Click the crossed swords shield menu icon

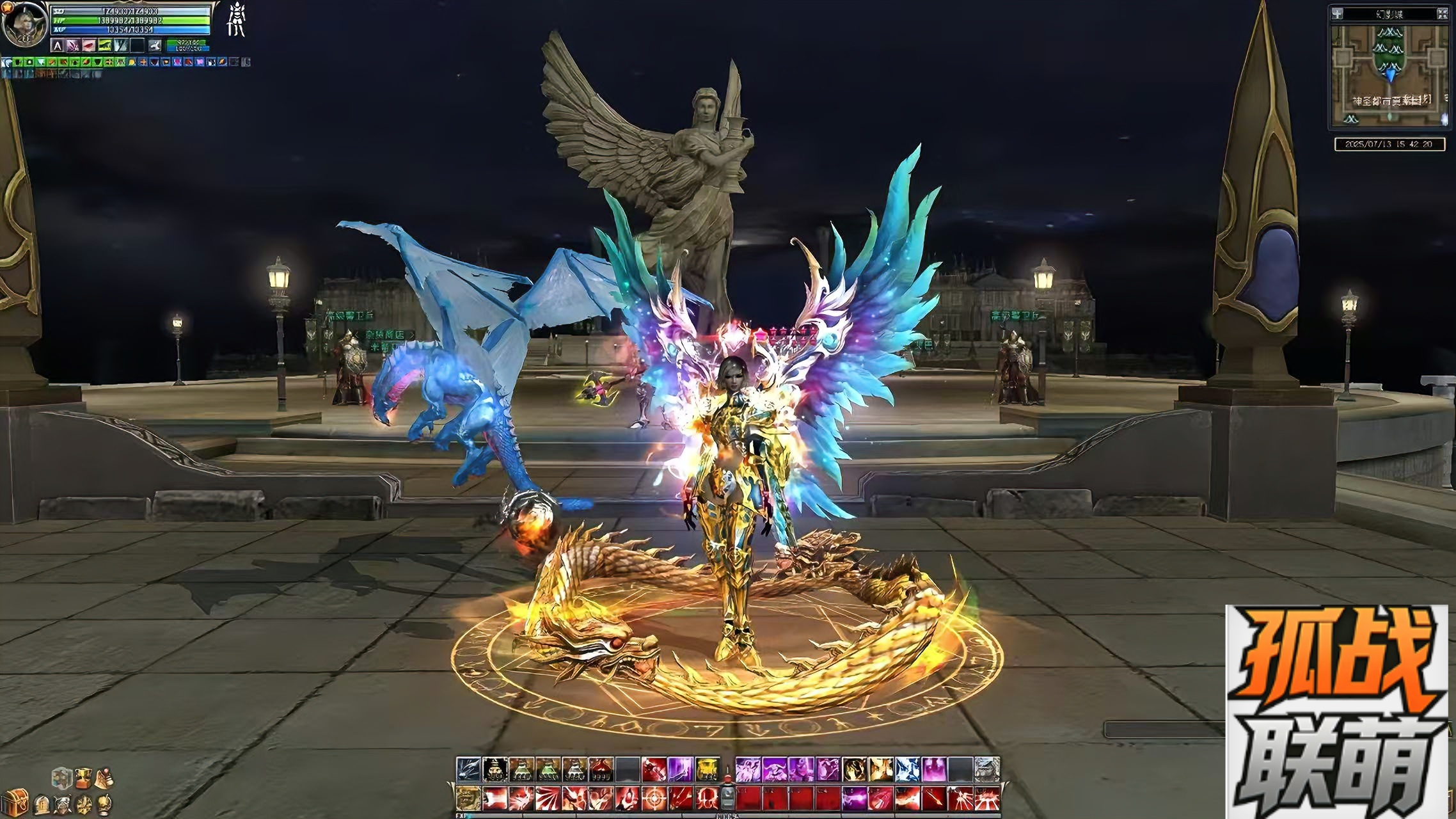[63, 803]
